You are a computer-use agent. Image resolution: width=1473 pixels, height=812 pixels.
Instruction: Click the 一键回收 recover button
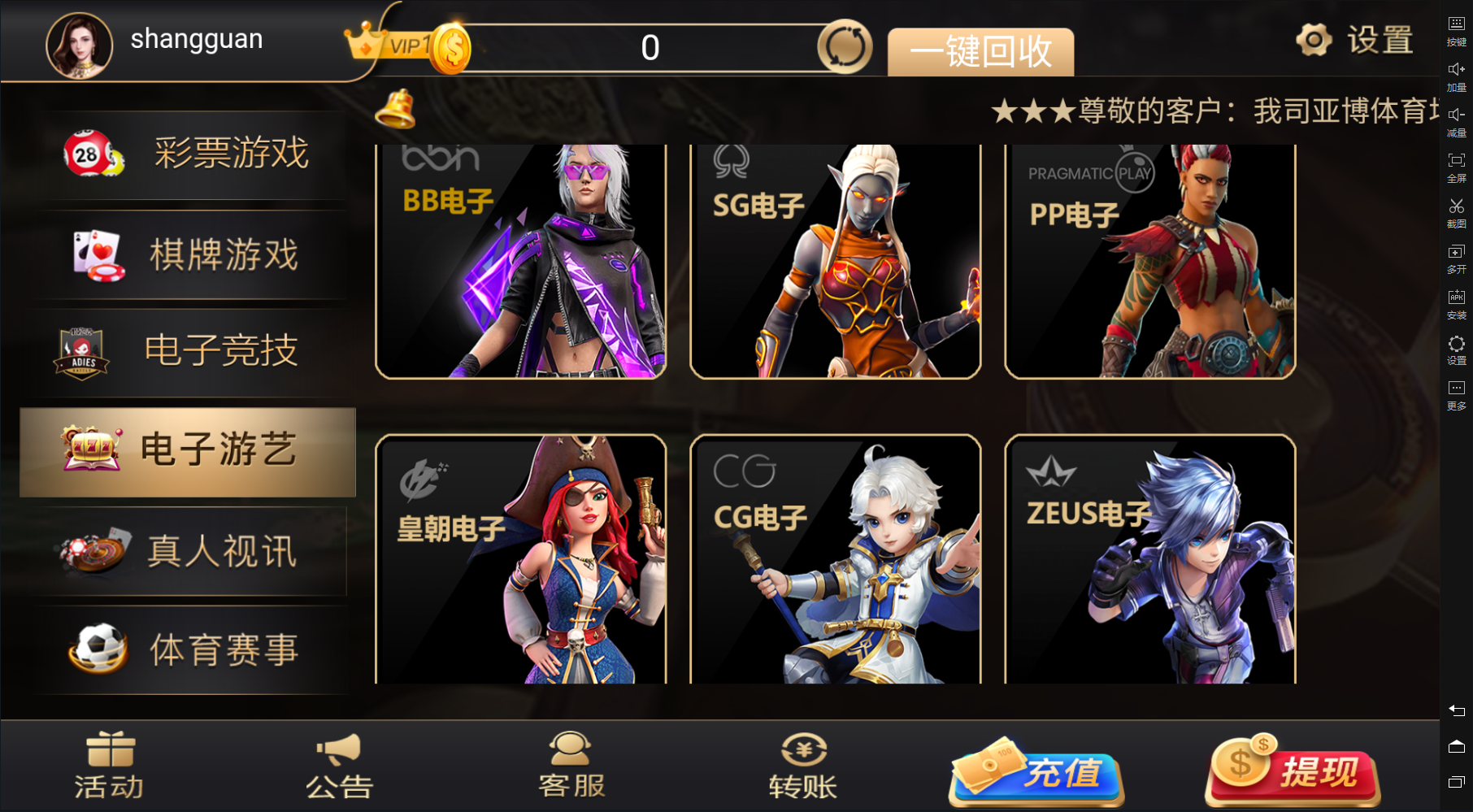coord(980,52)
